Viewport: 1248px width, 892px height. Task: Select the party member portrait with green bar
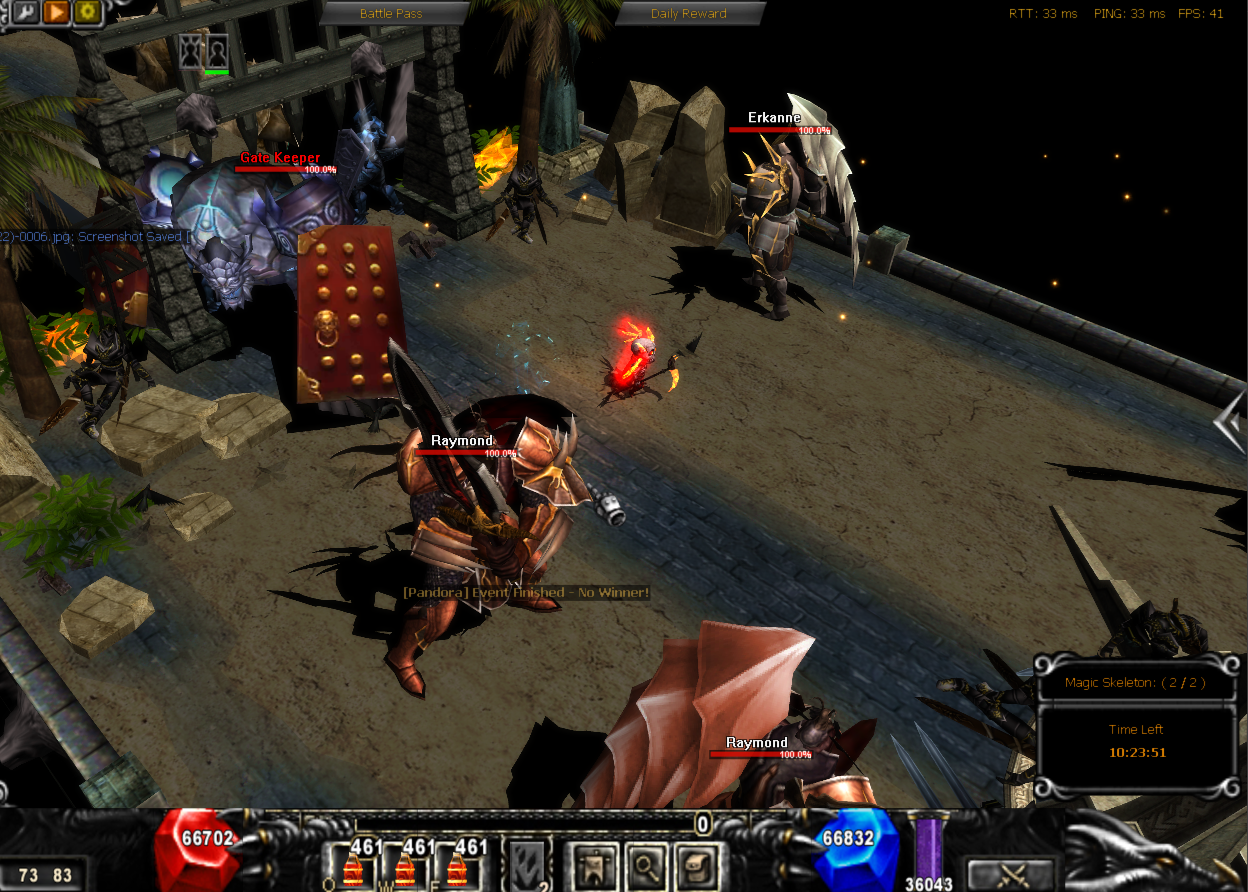pyautogui.click(x=217, y=52)
